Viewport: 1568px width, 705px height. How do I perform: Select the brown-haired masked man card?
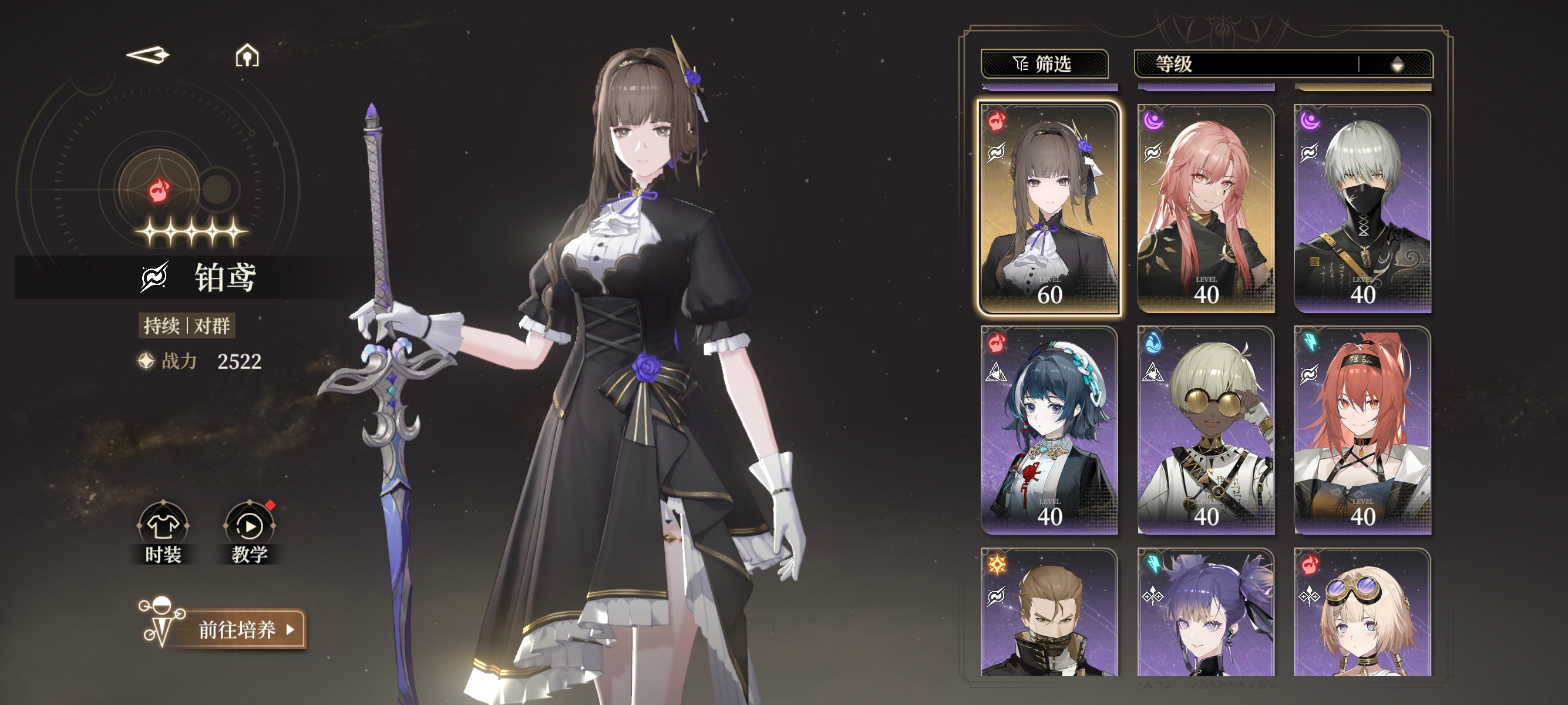pos(1049,612)
